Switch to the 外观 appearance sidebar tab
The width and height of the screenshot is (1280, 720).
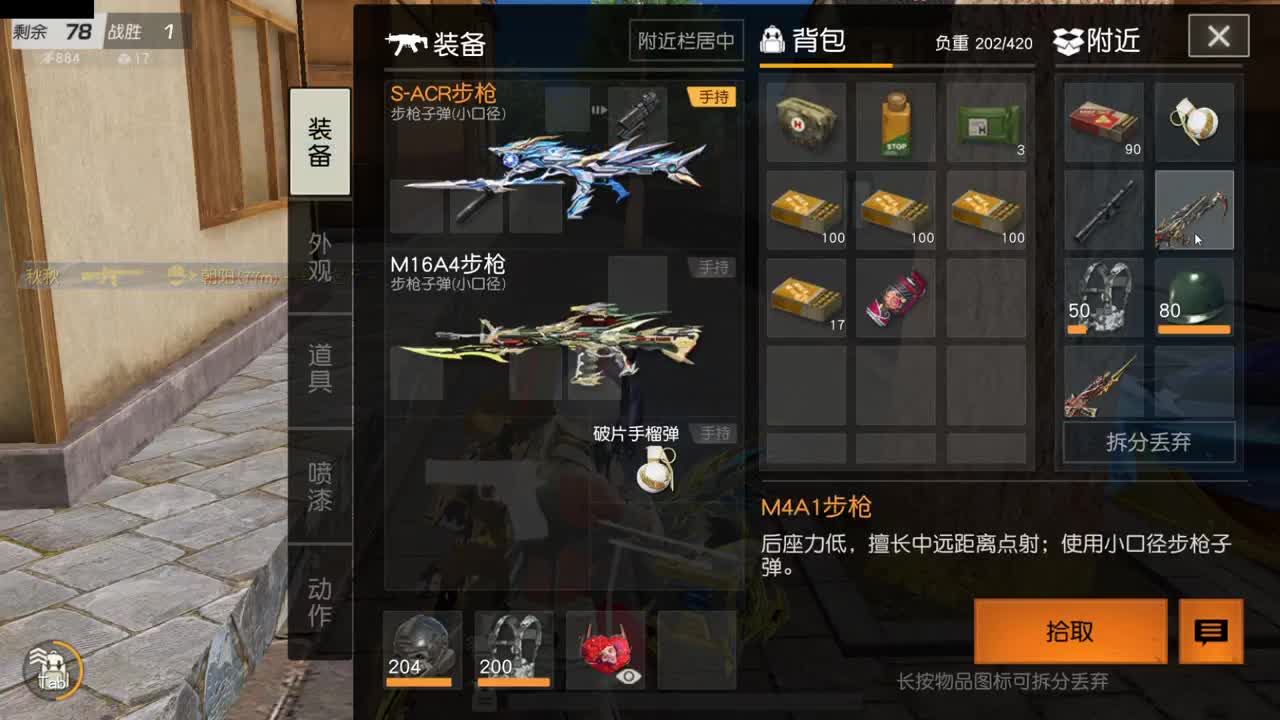[318, 255]
